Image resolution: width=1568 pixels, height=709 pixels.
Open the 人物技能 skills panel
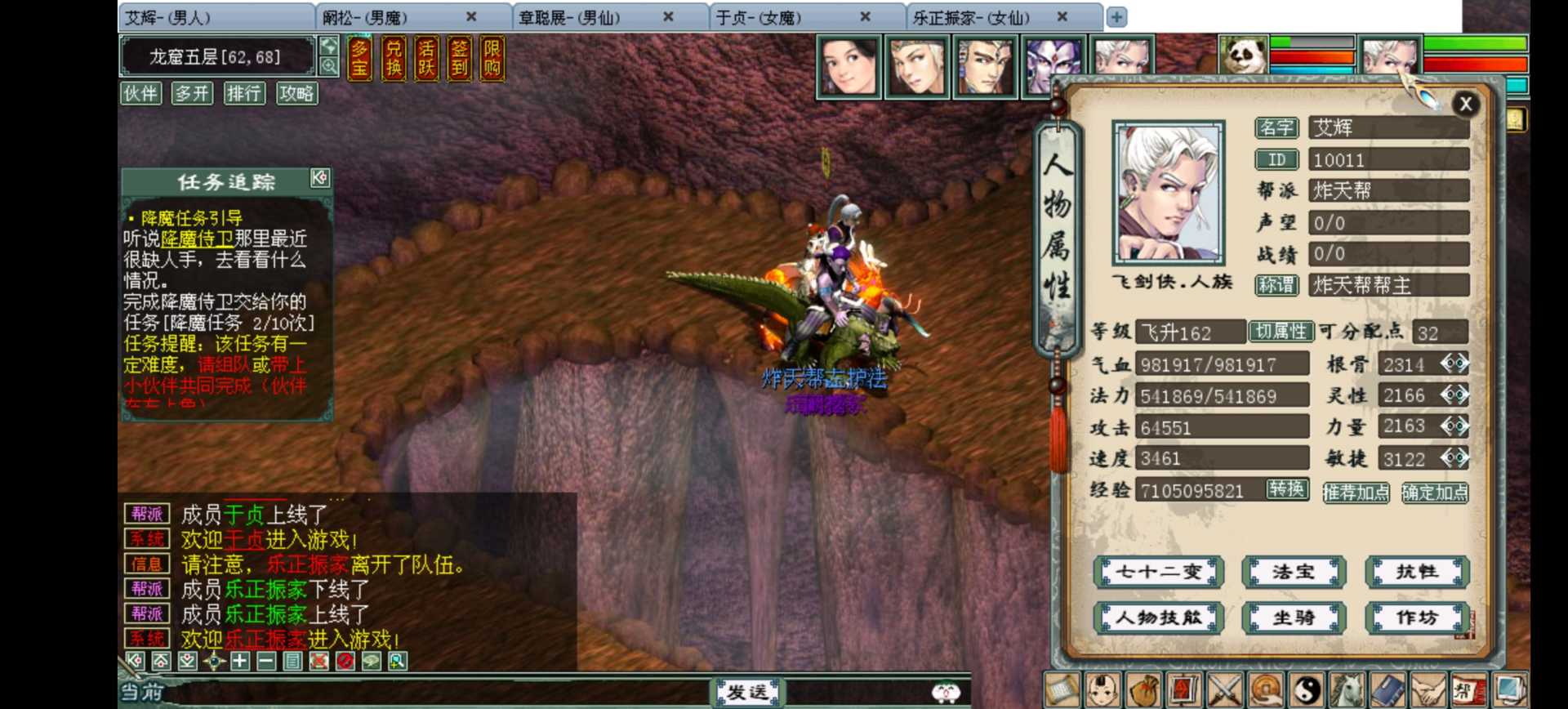coord(1159,618)
